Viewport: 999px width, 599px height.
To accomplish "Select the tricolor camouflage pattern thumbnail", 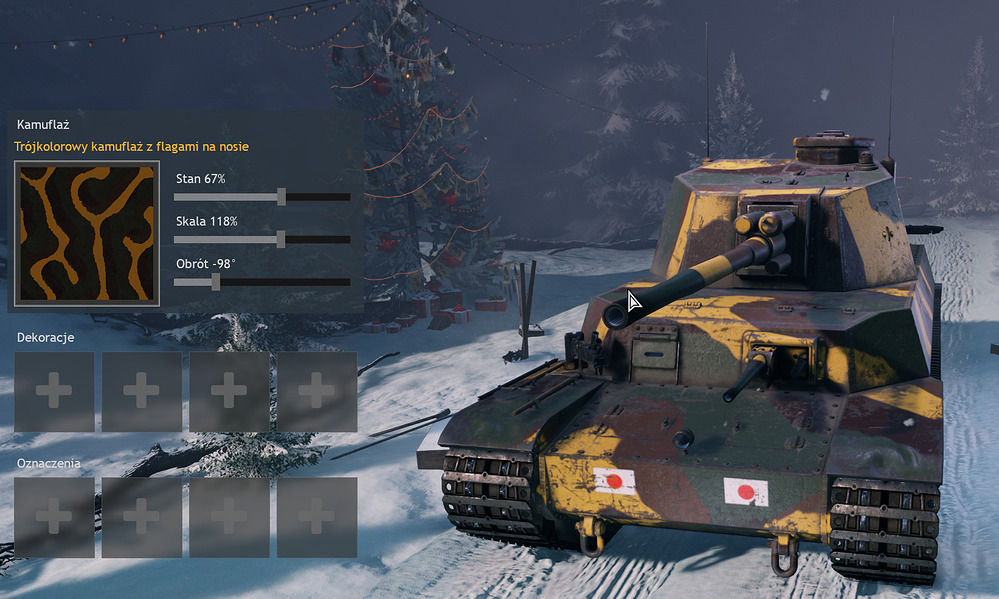I will point(87,233).
